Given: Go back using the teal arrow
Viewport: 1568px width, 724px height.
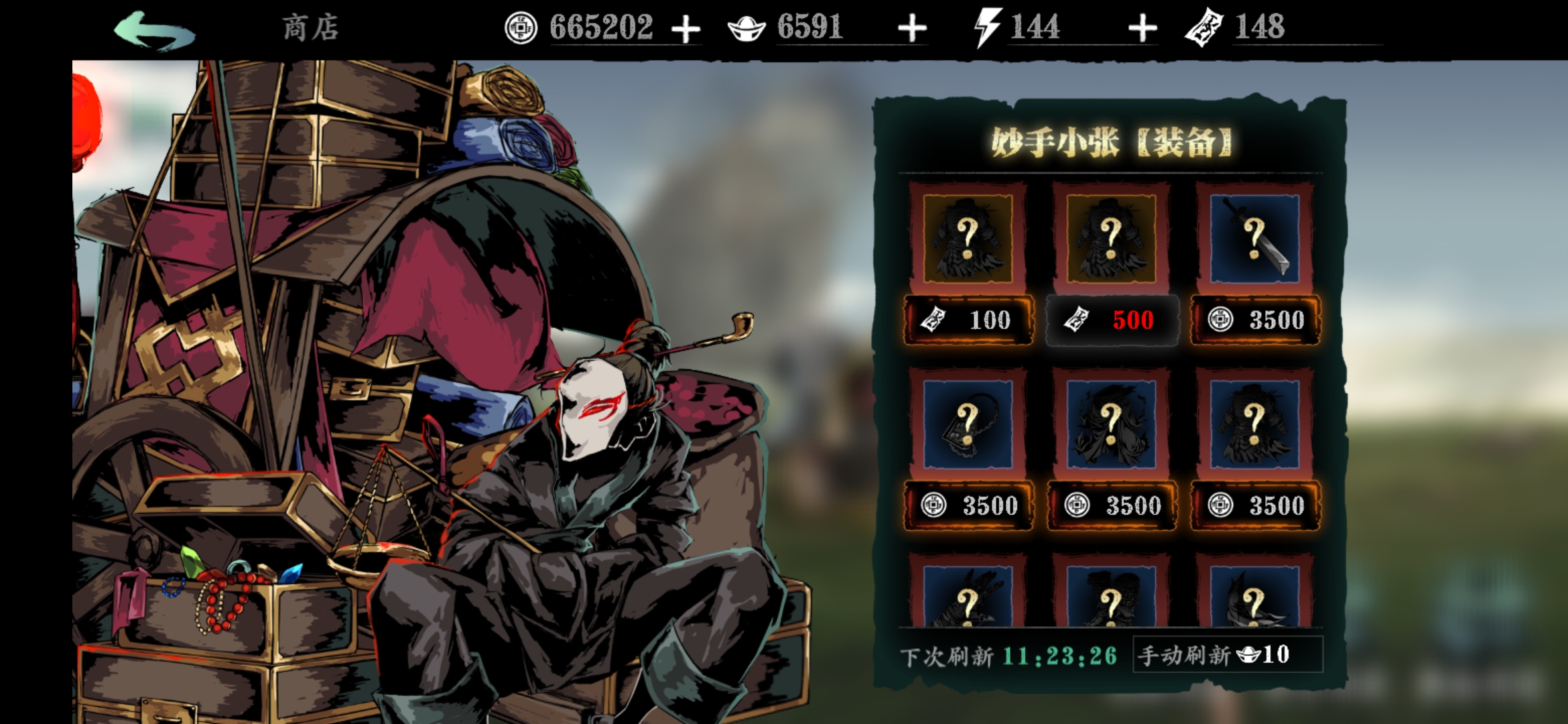Looking at the screenshot, I should 155,30.
